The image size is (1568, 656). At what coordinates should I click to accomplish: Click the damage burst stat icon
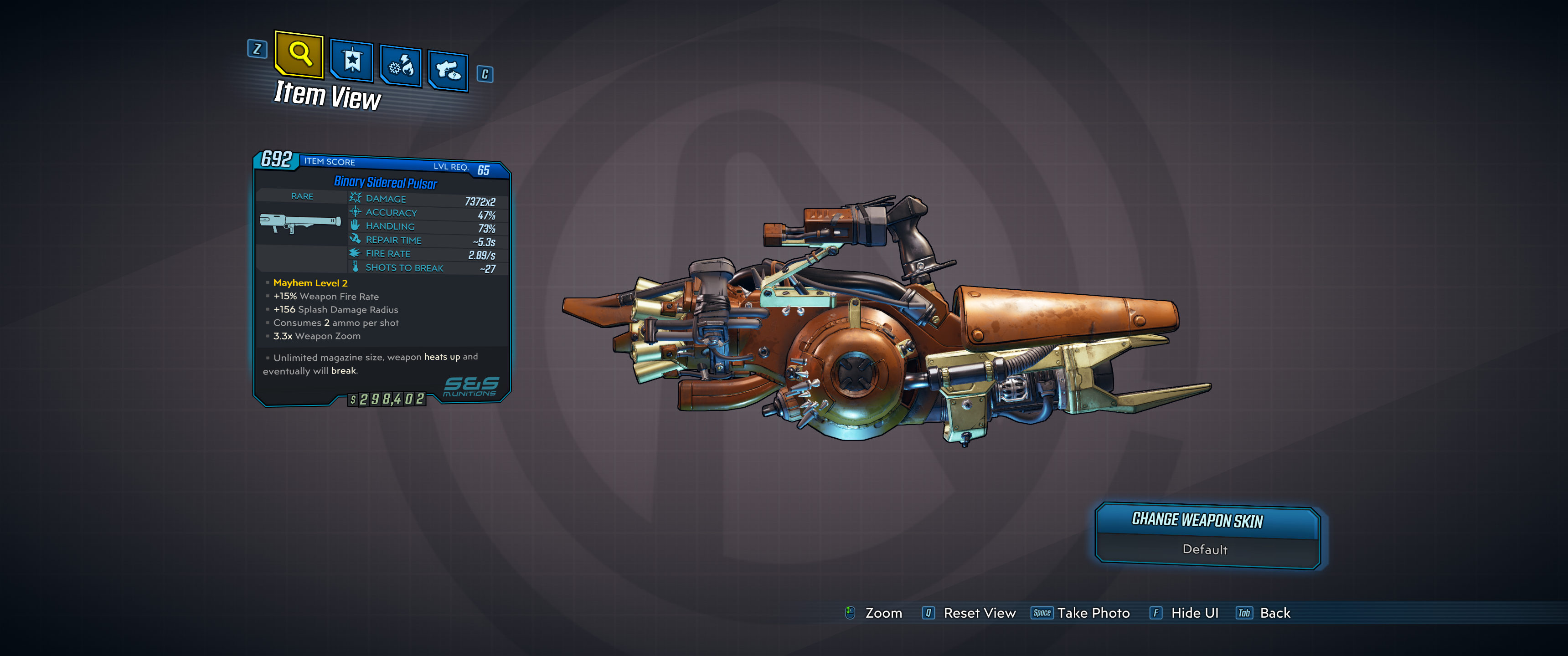click(x=355, y=198)
